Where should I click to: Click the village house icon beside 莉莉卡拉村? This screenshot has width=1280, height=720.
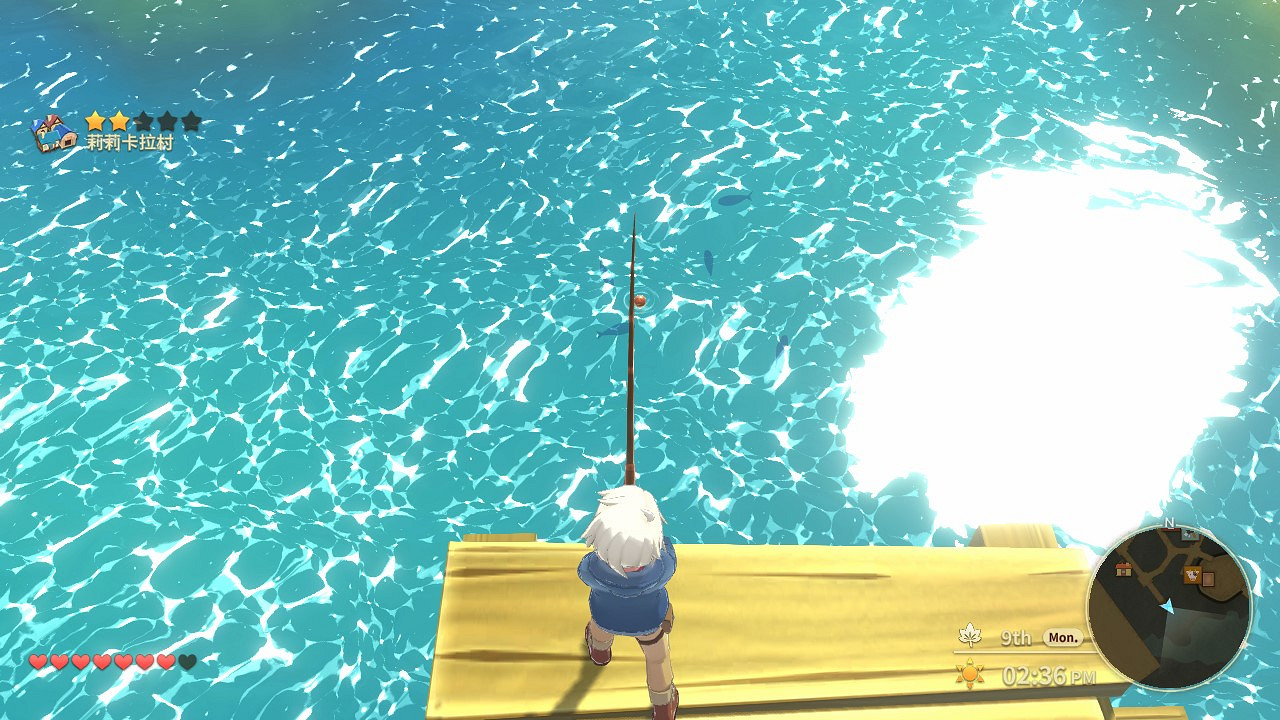tap(52, 132)
